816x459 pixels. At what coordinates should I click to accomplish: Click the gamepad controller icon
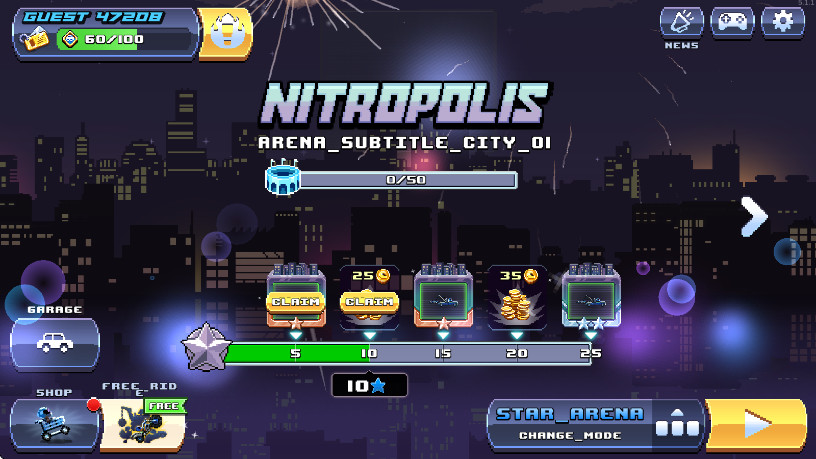732,22
